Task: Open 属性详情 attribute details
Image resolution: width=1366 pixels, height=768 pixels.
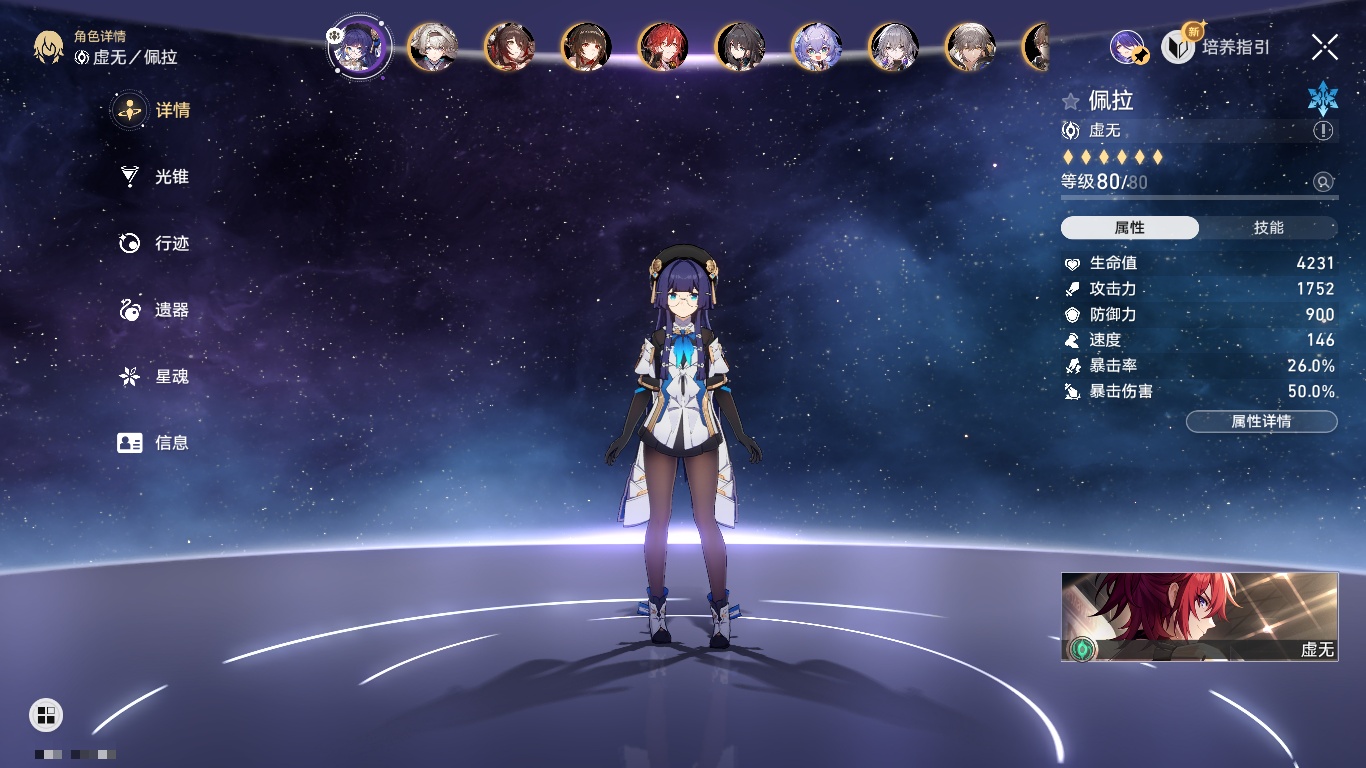Action: [x=1261, y=421]
